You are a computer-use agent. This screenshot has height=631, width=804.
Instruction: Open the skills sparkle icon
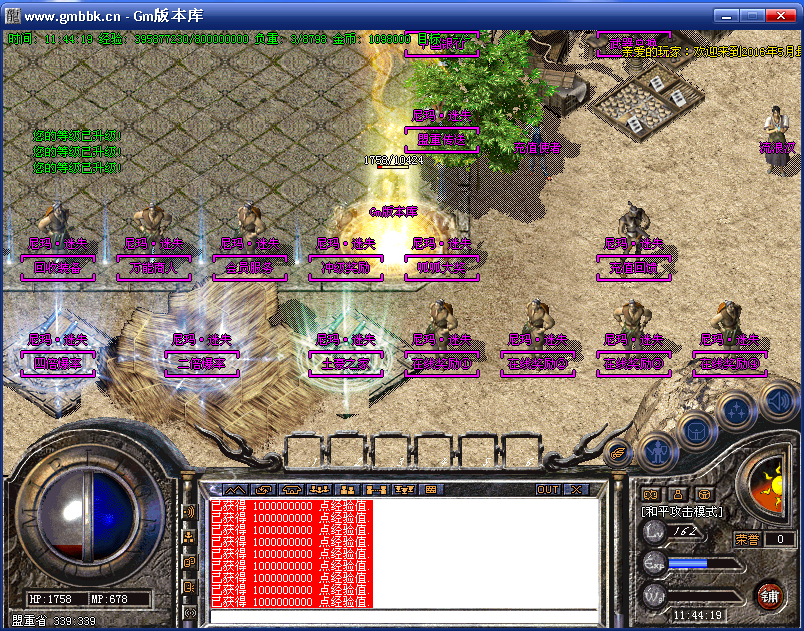click(x=736, y=411)
